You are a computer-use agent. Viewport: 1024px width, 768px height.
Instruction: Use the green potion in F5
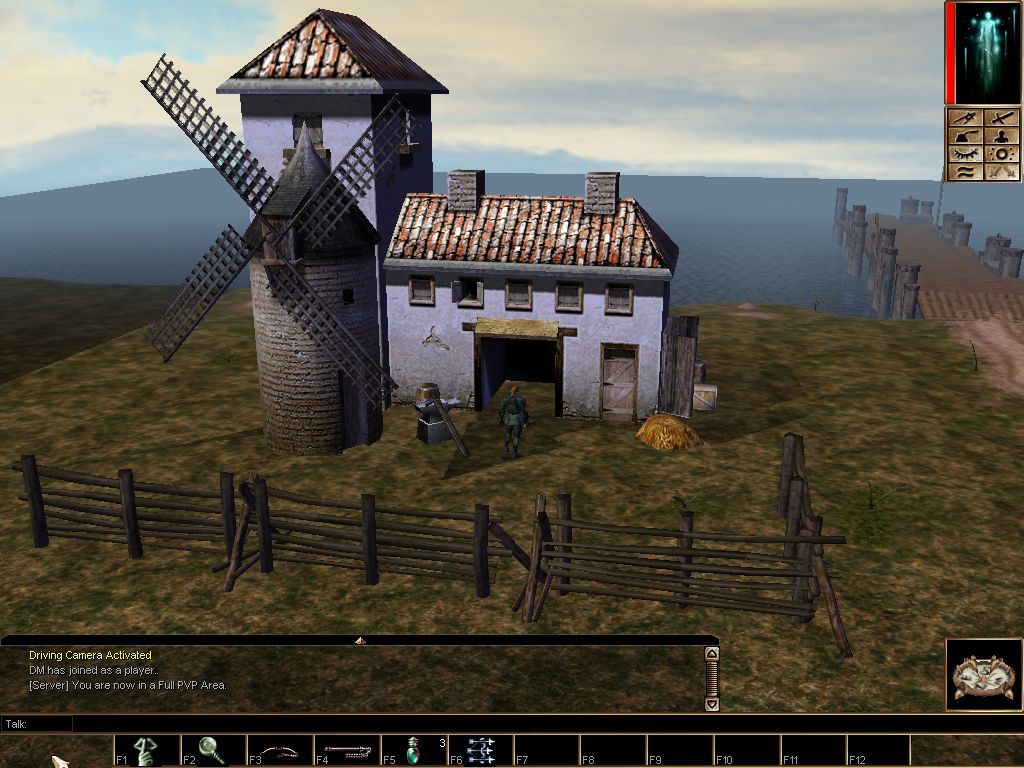pos(414,750)
